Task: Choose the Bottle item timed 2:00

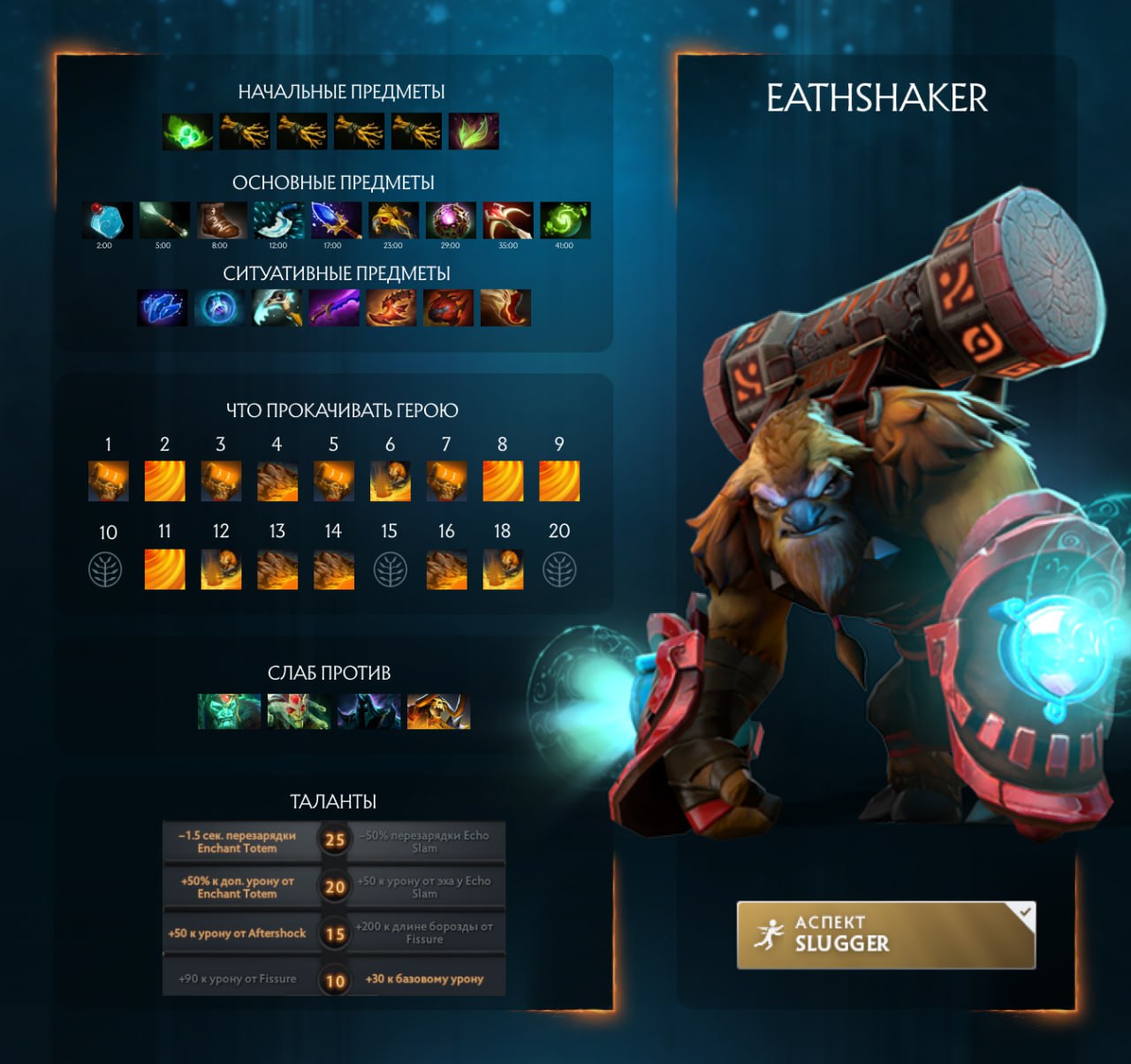Action: (108, 220)
